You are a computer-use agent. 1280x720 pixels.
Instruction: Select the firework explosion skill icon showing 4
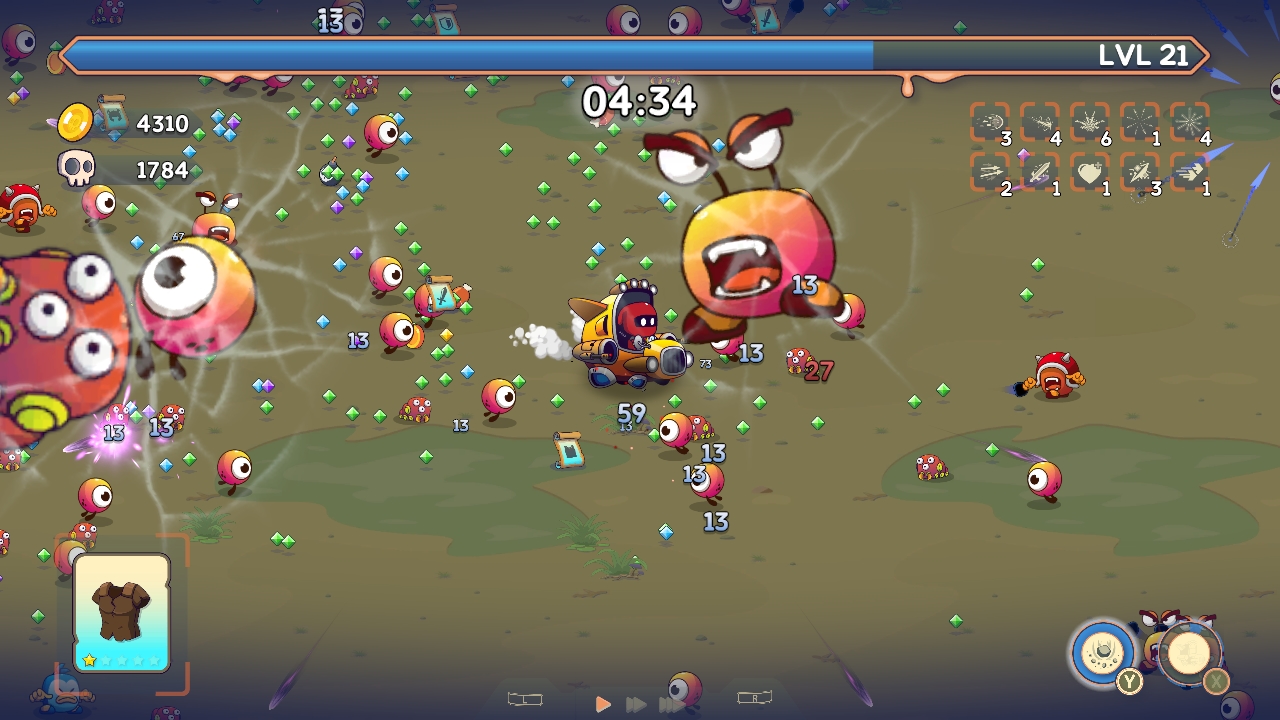(1189, 120)
